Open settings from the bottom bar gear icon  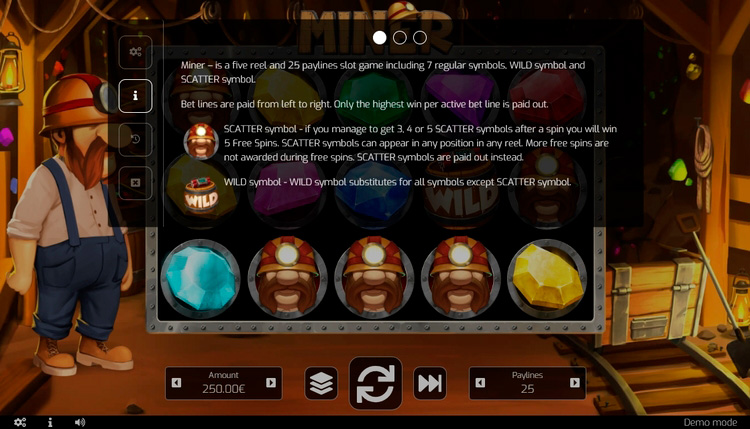click(x=20, y=422)
